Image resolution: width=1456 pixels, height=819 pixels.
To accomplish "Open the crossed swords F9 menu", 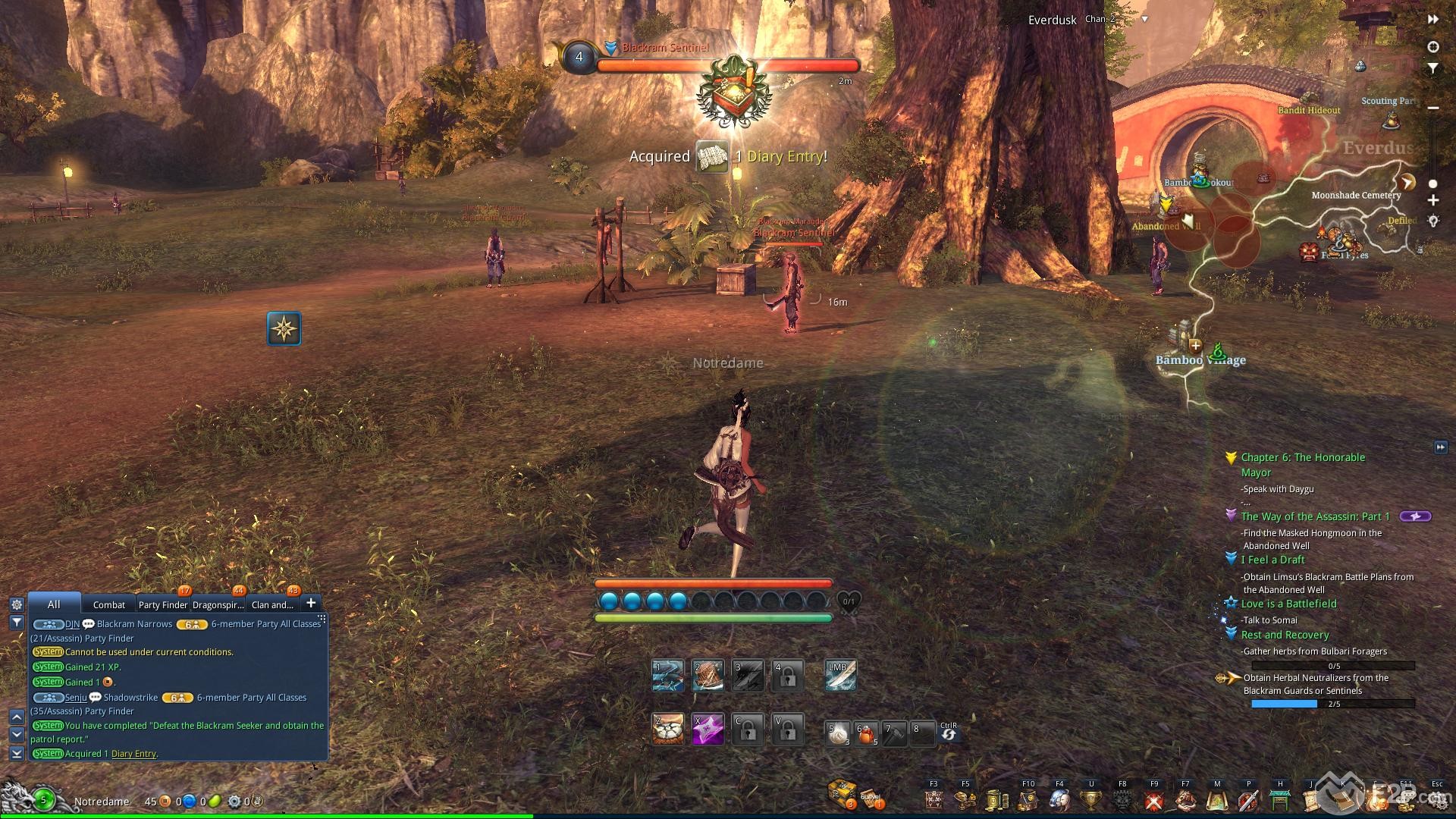I will tap(1153, 800).
